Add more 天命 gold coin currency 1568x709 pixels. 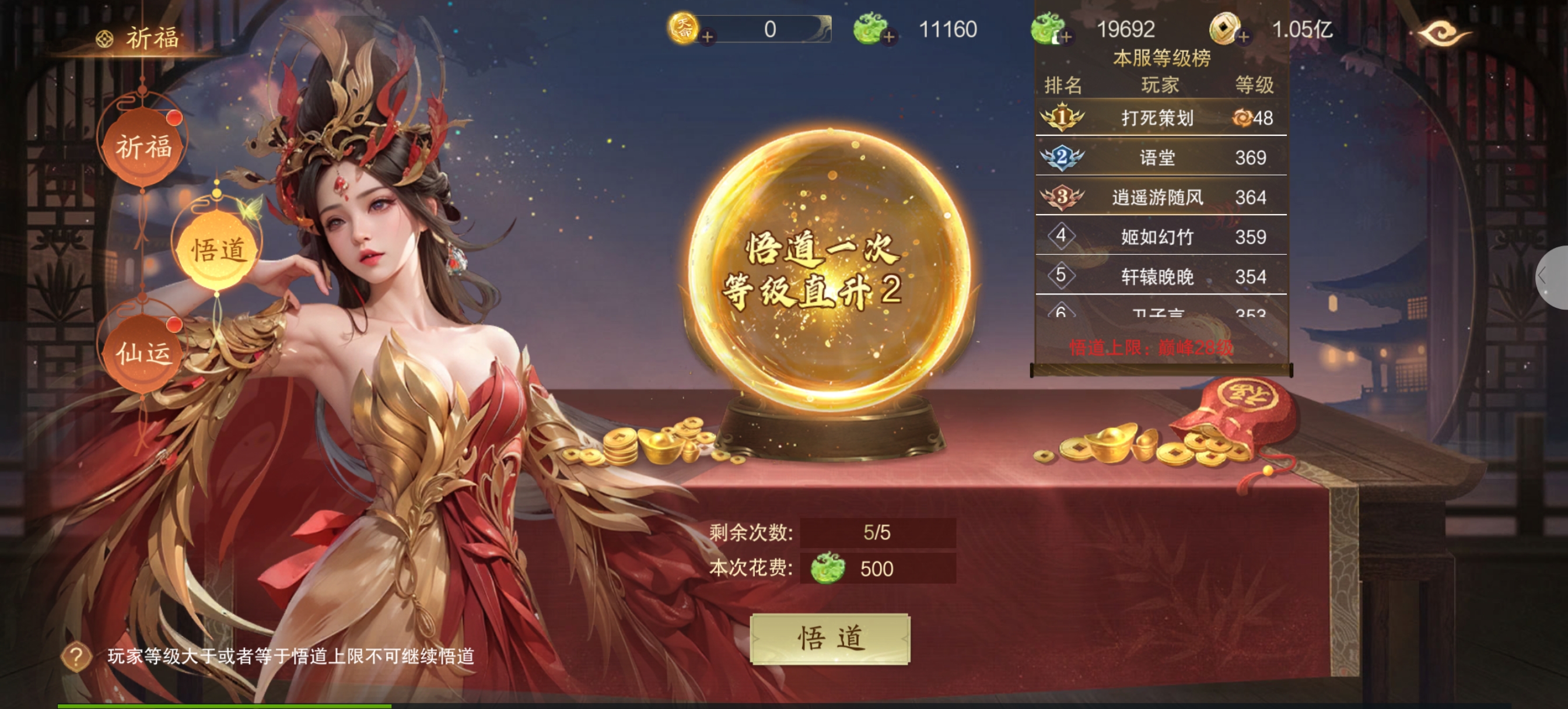click(x=706, y=37)
